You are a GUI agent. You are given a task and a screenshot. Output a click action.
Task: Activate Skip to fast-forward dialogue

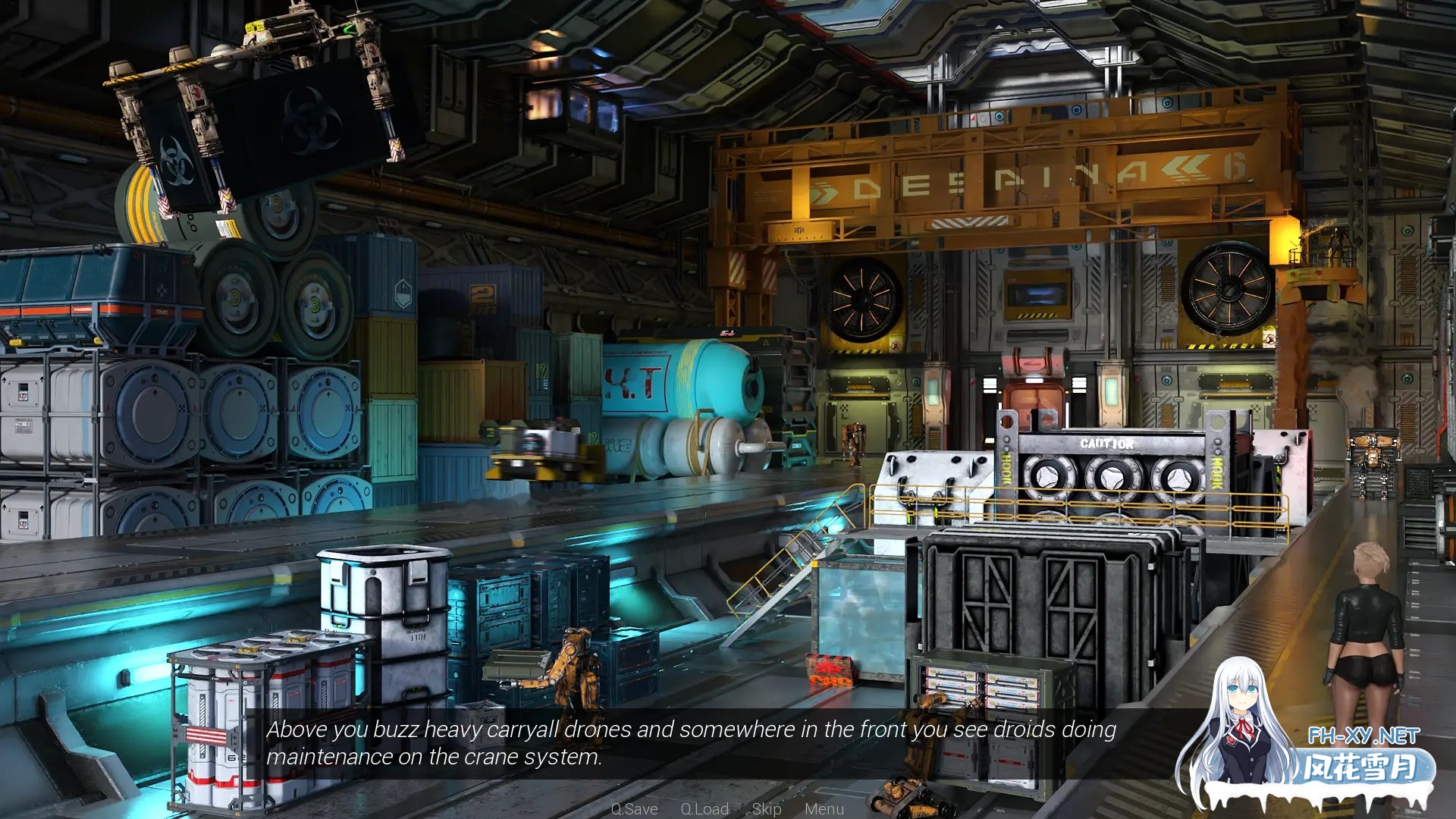click(x=767, y=808)
